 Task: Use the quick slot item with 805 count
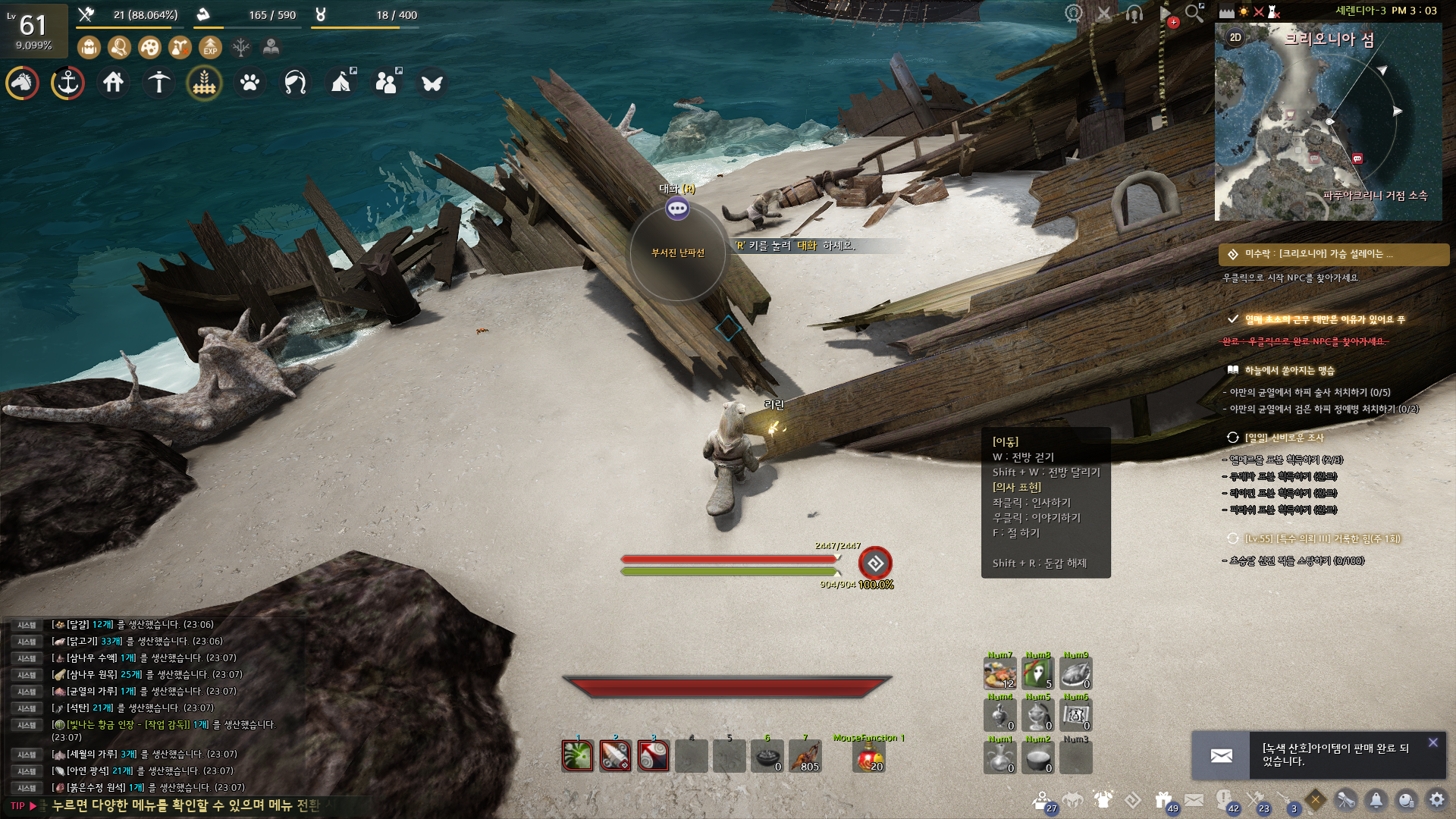[805, 756]
